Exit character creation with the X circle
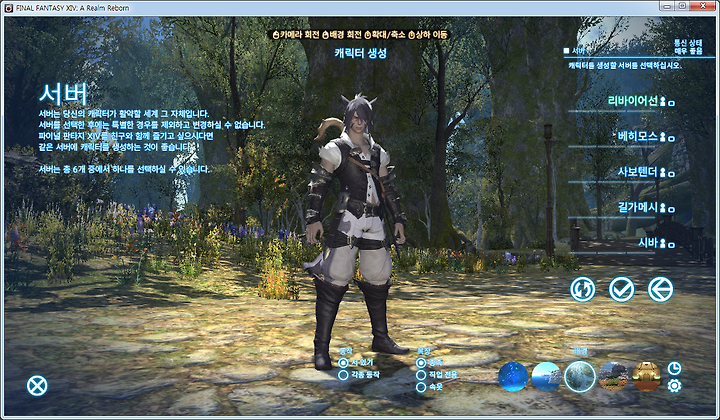Image resolution: width=720 pixels, height=420 pixels. point(37,384)
